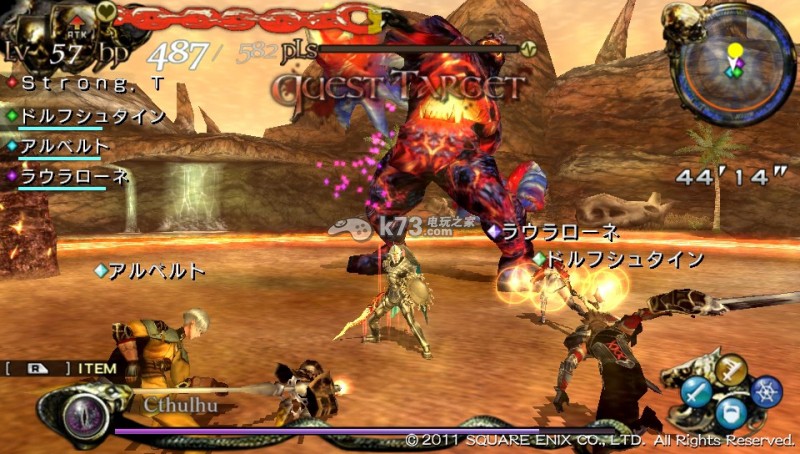
Task: Select party member Strong. T
Action: [x=73, y=82]
